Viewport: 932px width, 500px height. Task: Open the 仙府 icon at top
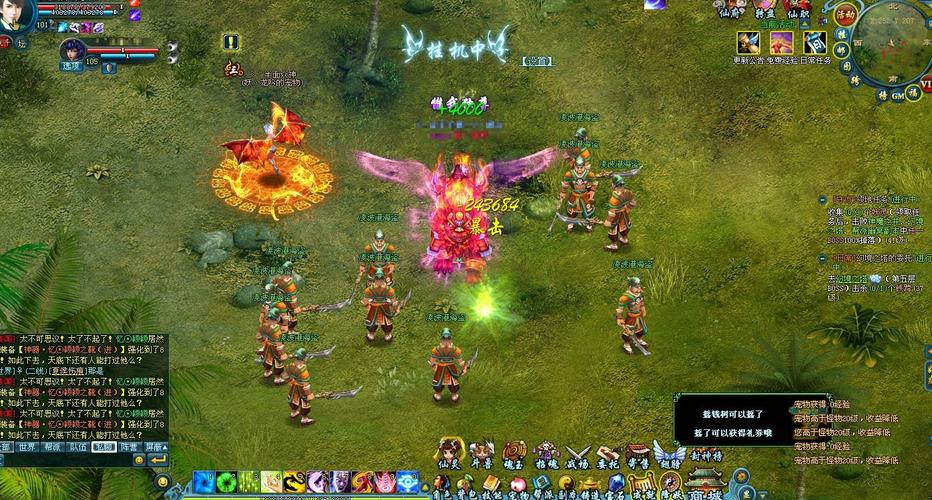click(x=732, y=10)
